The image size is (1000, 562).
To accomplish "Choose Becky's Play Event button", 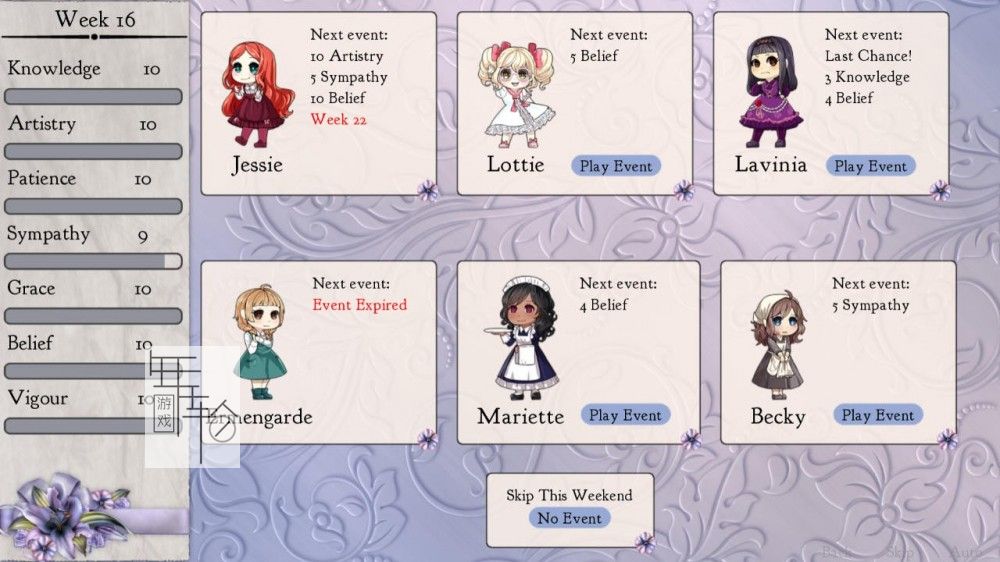I will point(877,415).
